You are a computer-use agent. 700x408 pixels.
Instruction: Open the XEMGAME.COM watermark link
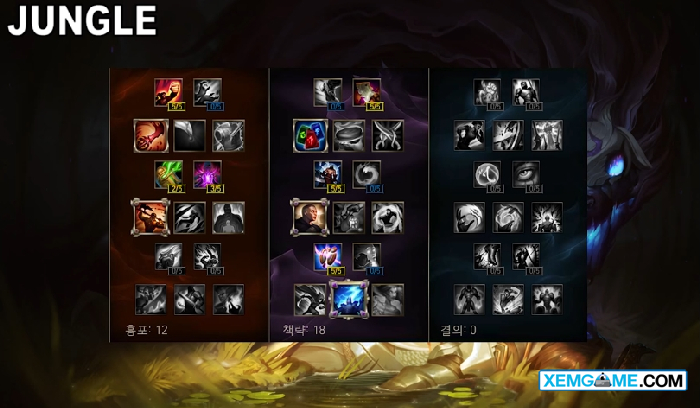612,381
